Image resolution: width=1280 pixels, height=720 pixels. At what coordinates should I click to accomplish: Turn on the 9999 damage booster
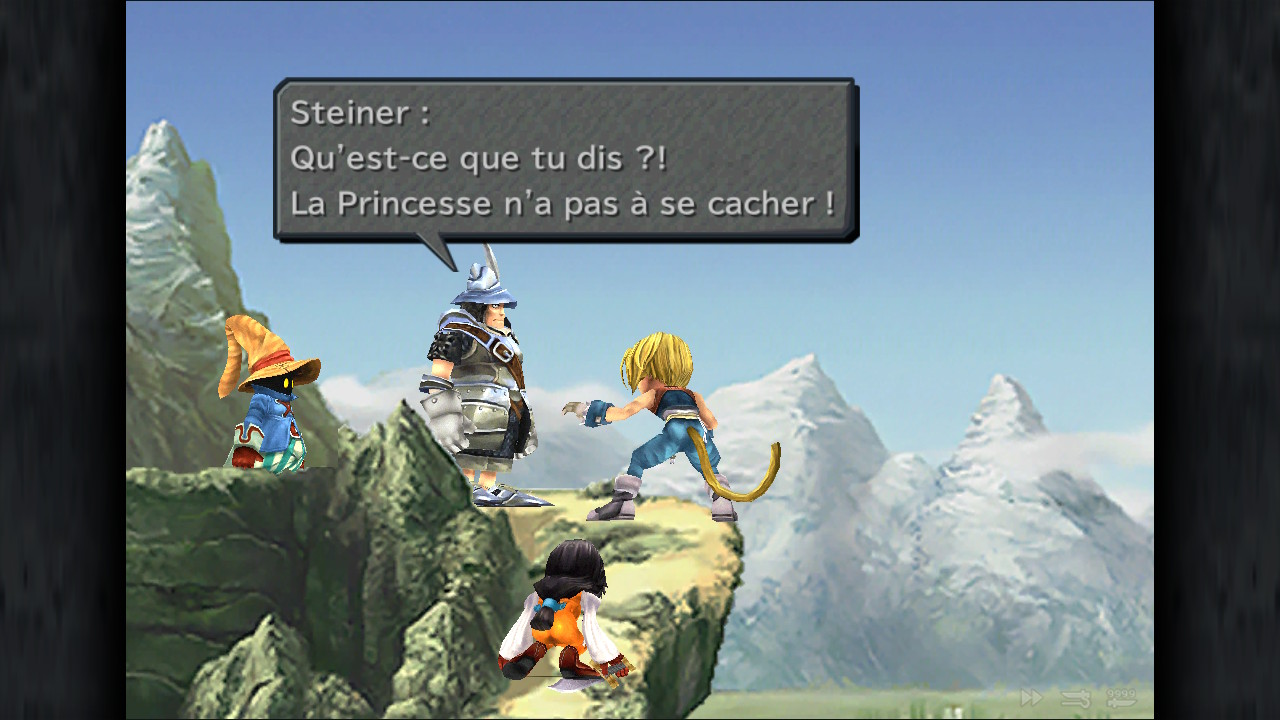click(1122, 700)
